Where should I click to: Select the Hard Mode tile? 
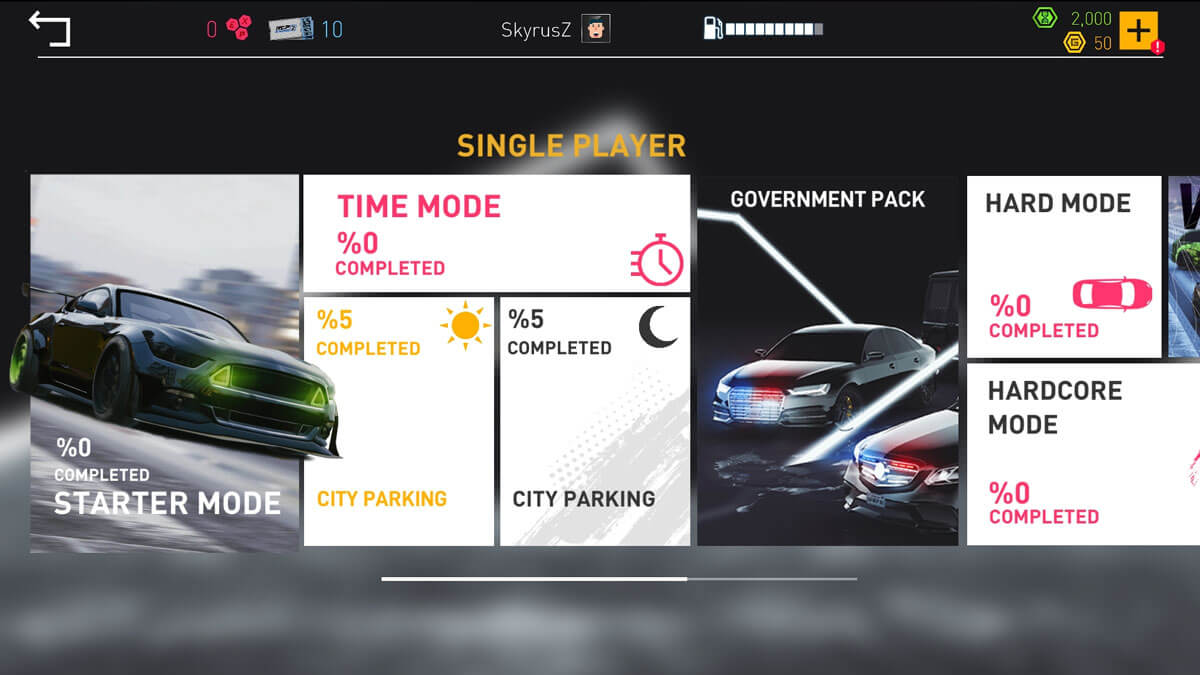pos(1063,267)
